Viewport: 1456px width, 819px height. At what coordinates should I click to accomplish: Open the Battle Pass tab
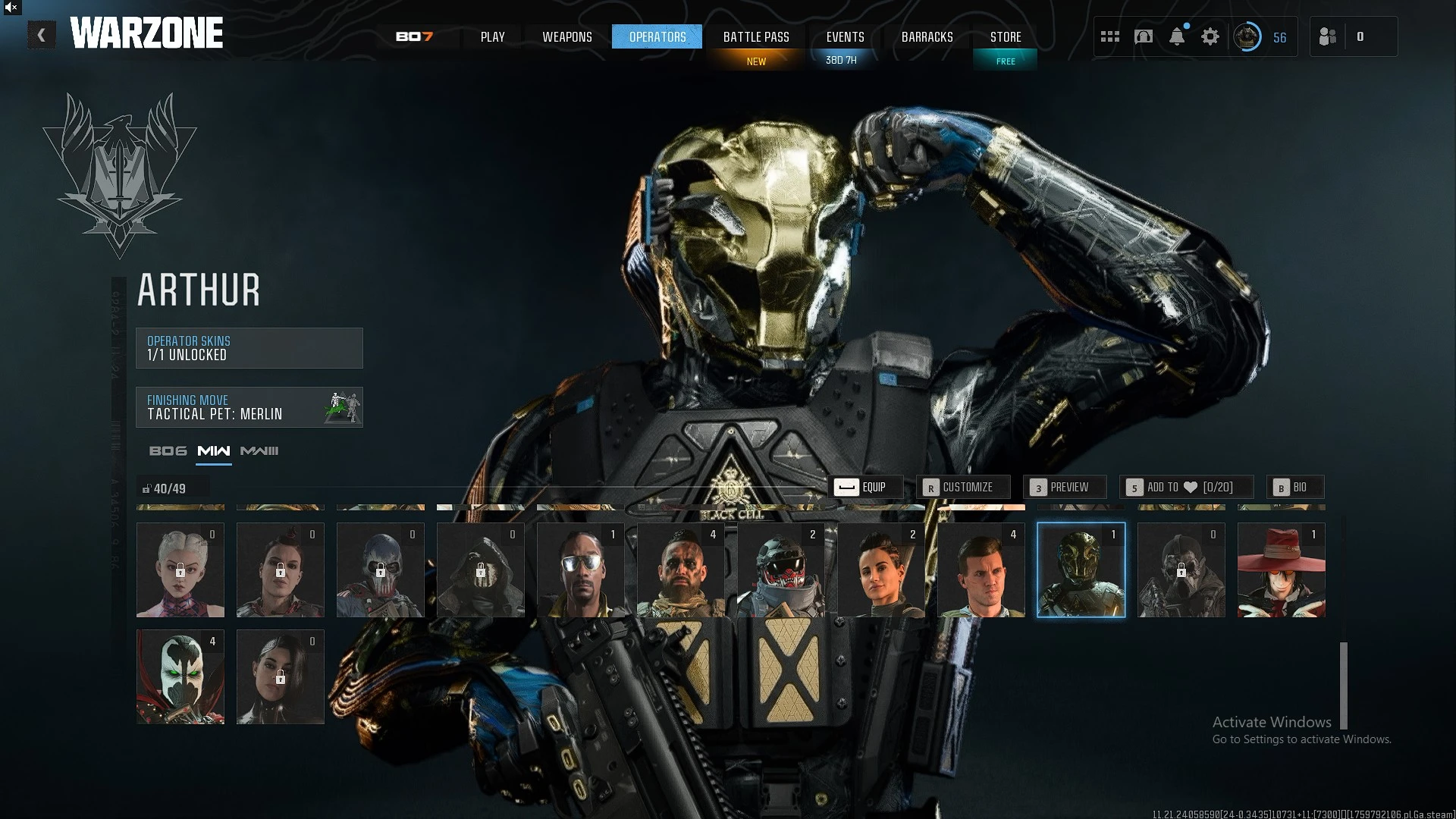tap(756, 36)
